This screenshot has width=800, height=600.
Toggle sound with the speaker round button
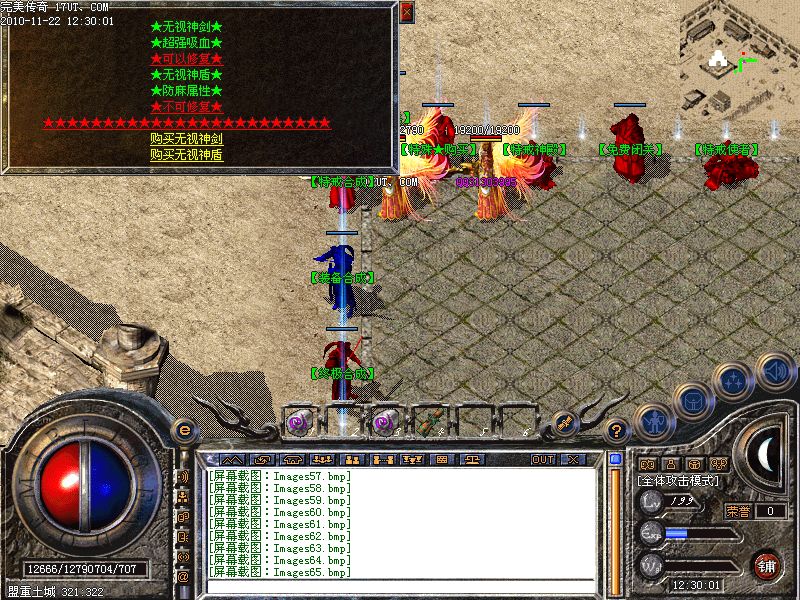[774, 370]
